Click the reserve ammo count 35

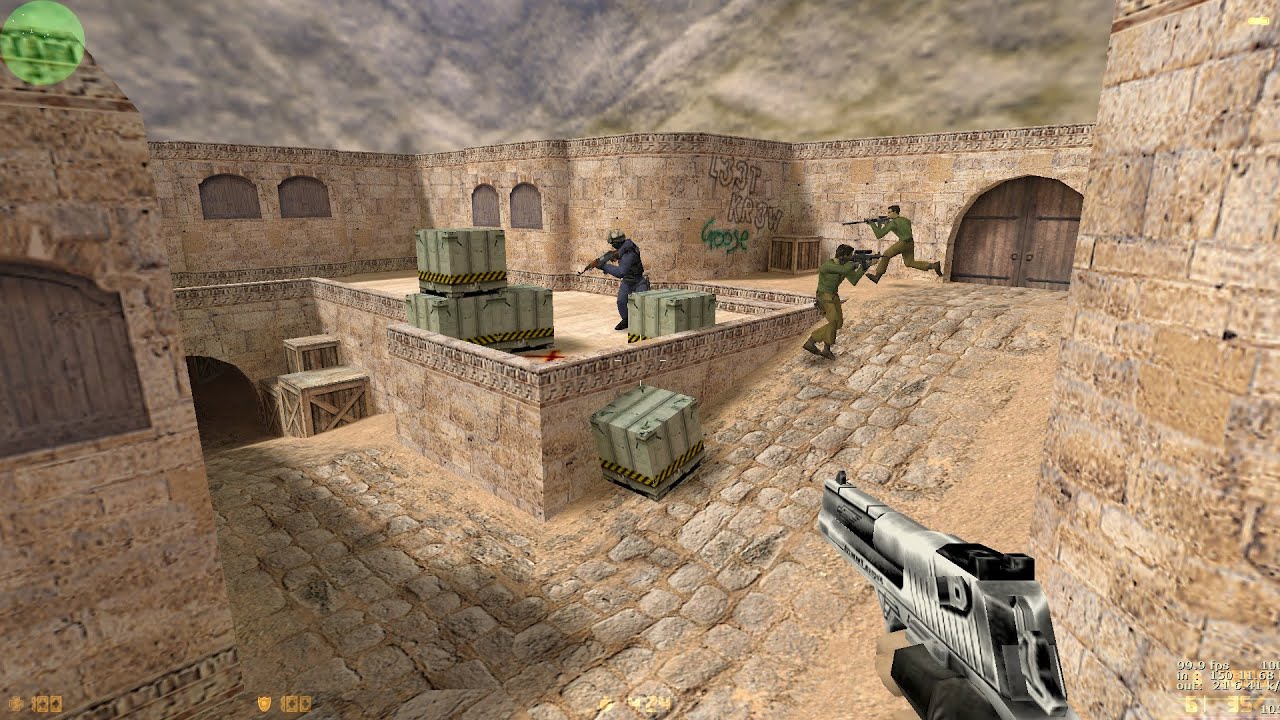[1238, 705]
